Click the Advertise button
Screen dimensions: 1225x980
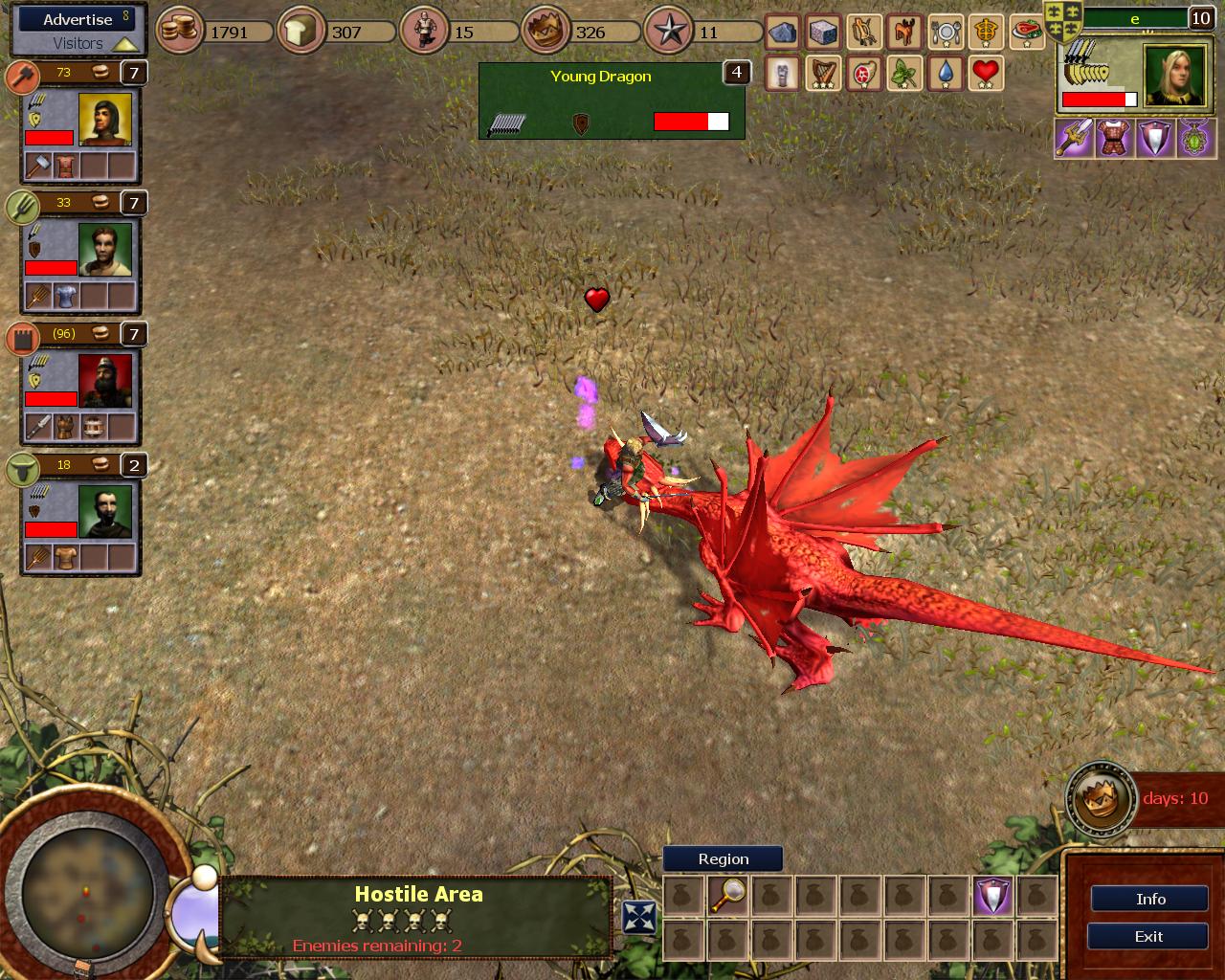click(x=78, y=19)
